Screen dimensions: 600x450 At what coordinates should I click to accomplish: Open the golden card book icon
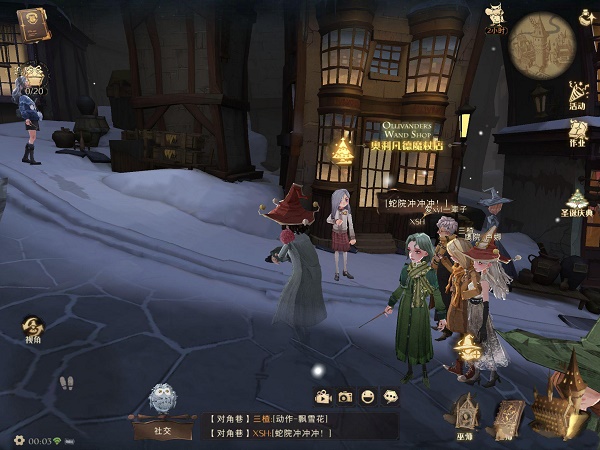click(509, 417)
